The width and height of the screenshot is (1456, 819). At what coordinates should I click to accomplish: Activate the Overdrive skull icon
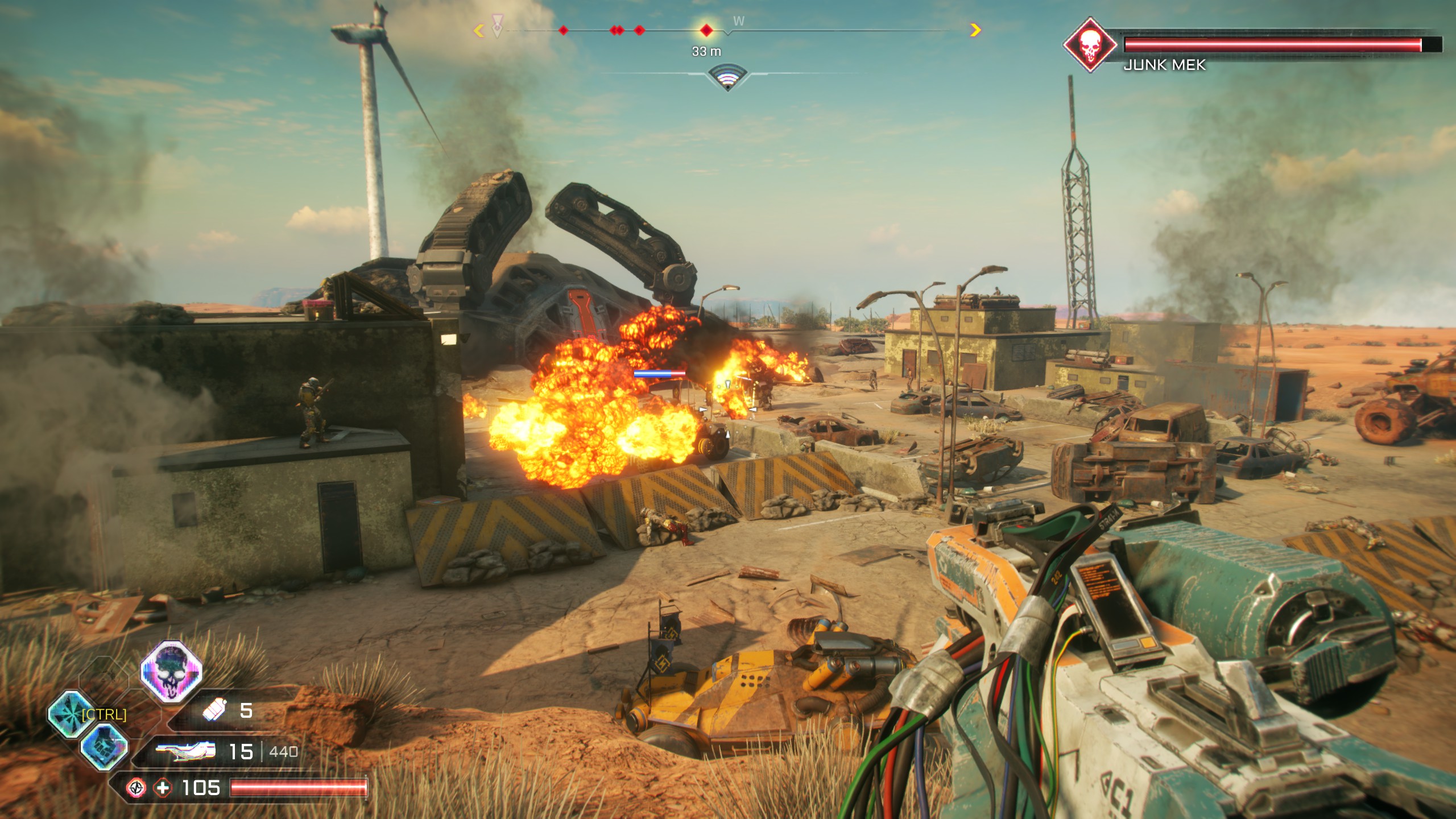point(171,671)
